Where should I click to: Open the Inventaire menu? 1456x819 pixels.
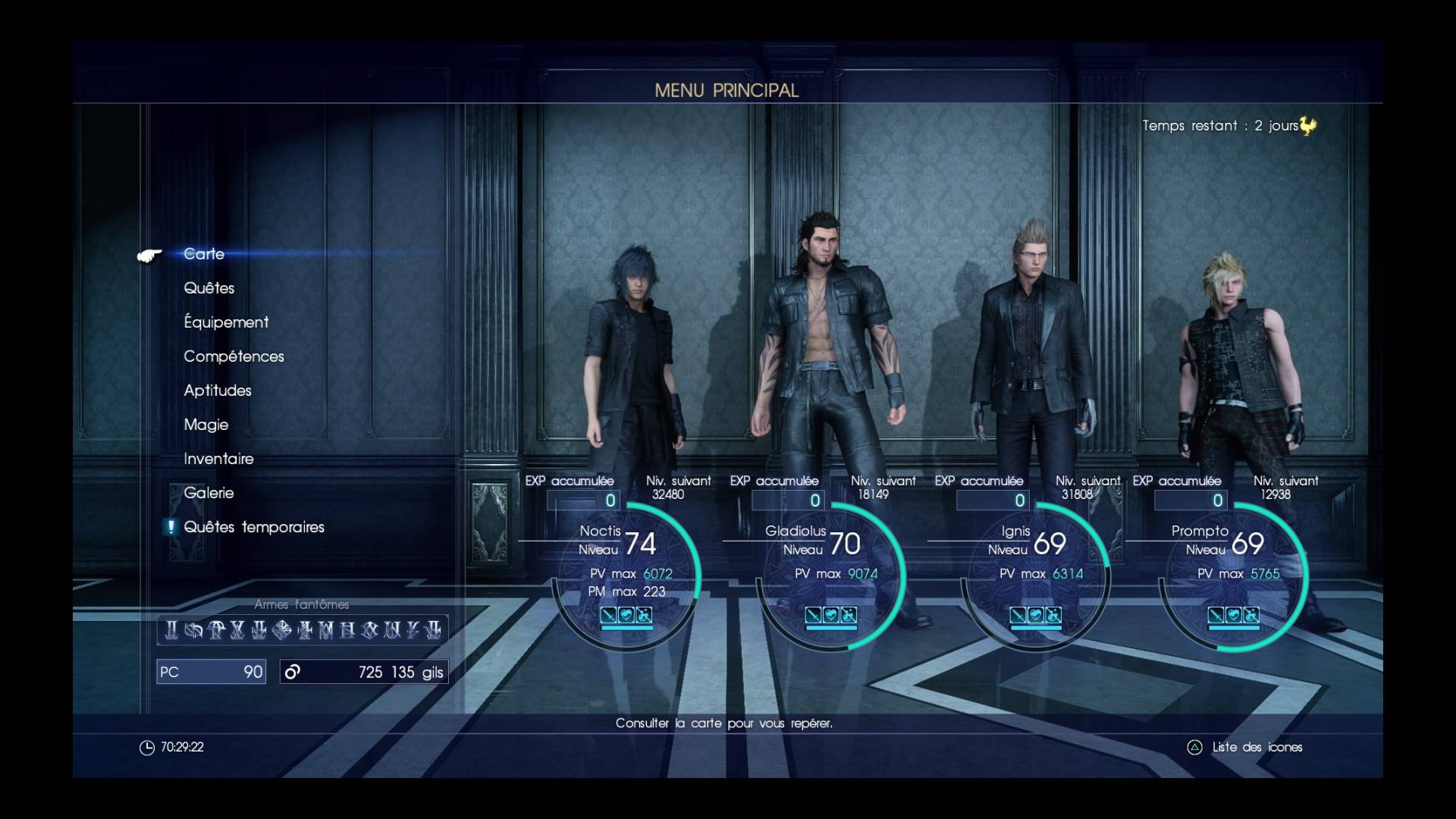tap(218, 459)
